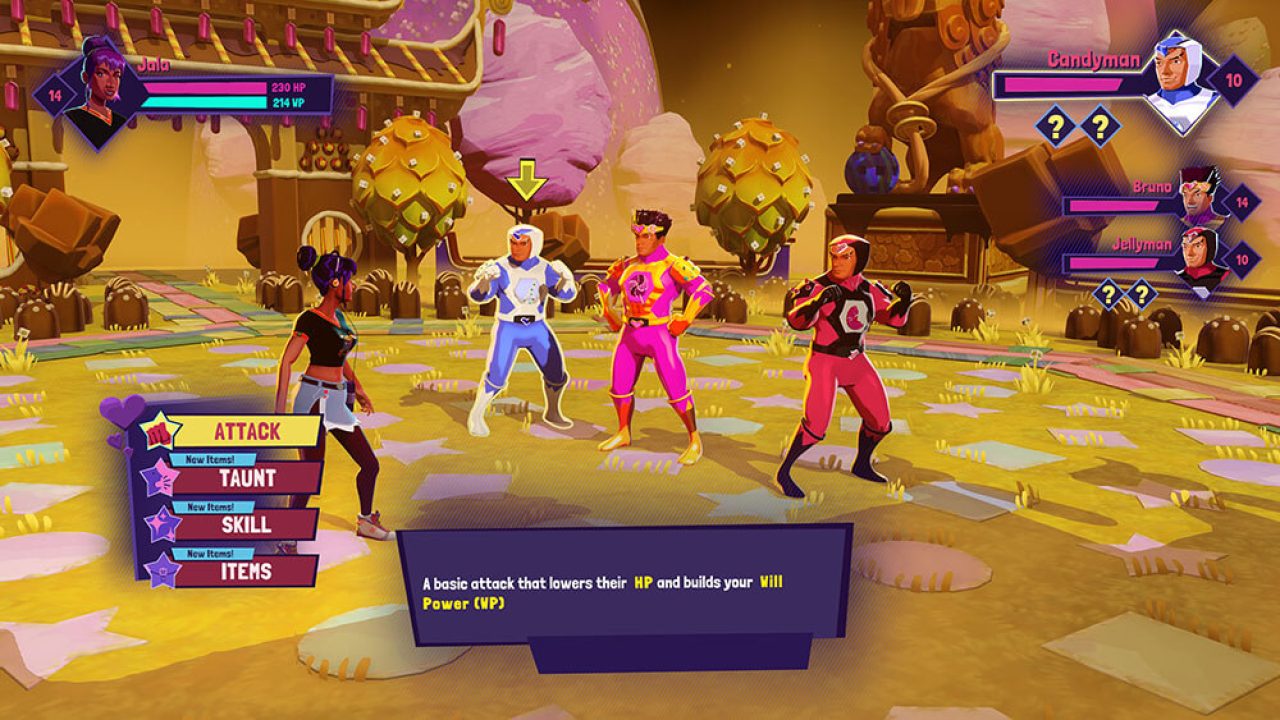Click the pink megaphone star icon for Taunt

point(161,478)
